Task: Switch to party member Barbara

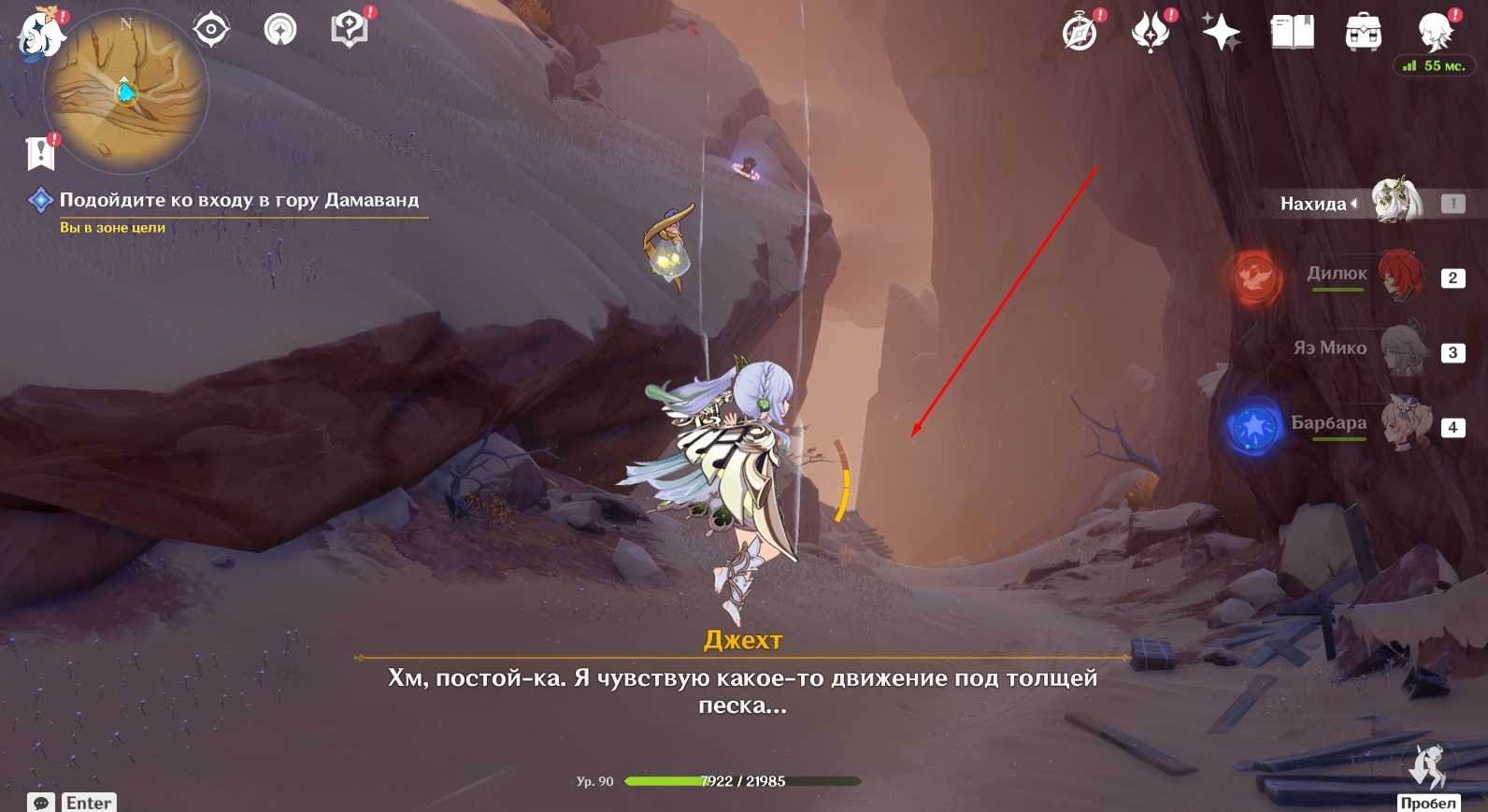Action: [1405, 423]
